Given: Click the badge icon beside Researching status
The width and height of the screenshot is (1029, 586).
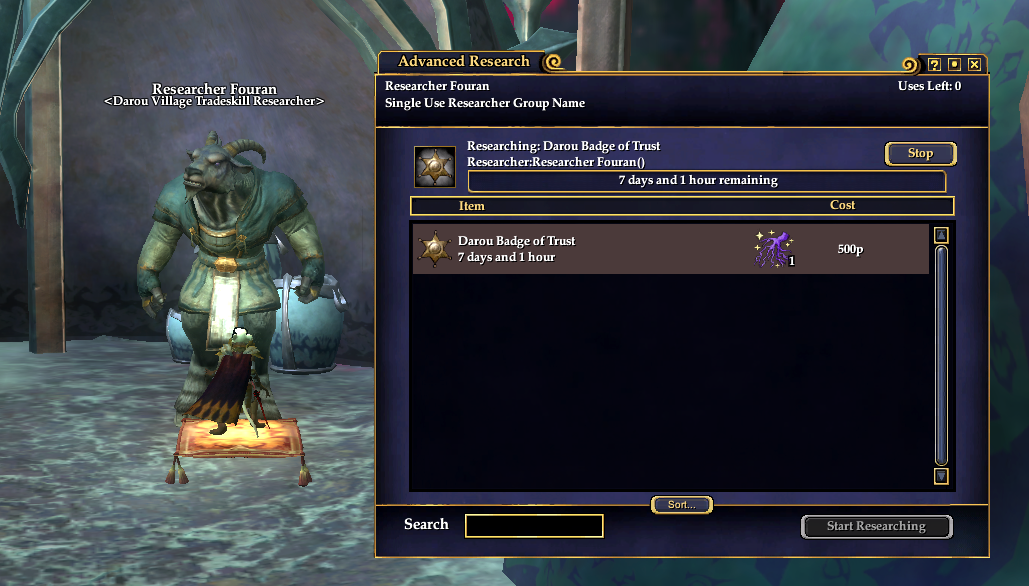Looking at the screenshot, I should point(435,167).
